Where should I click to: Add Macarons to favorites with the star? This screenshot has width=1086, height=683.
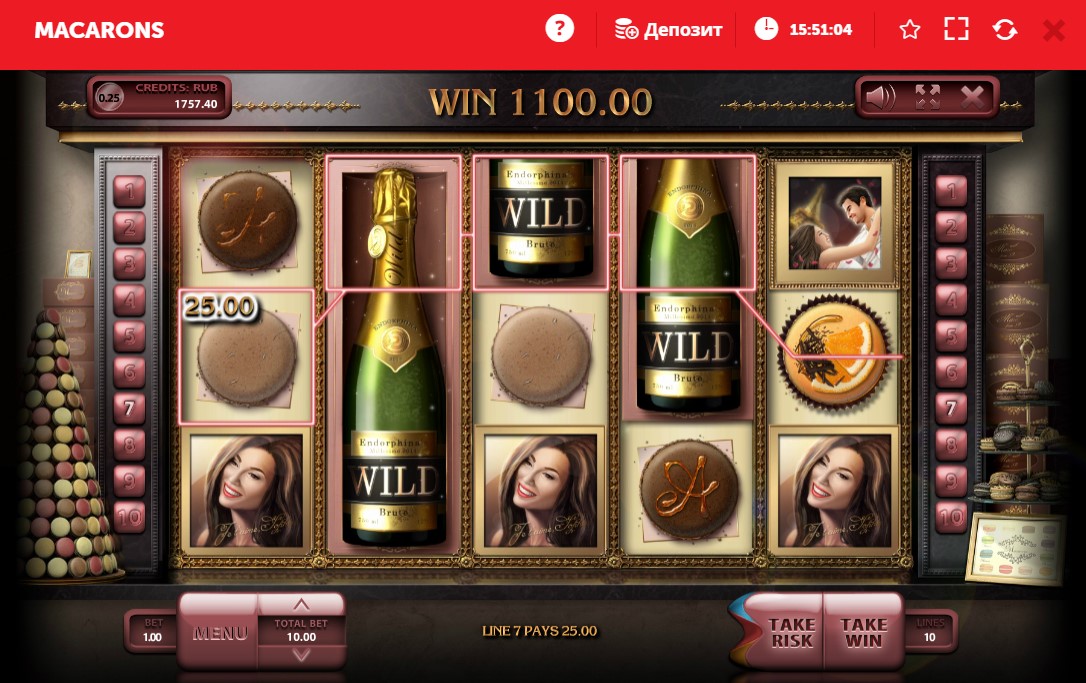pyautogui.click(x=909, y=30)
